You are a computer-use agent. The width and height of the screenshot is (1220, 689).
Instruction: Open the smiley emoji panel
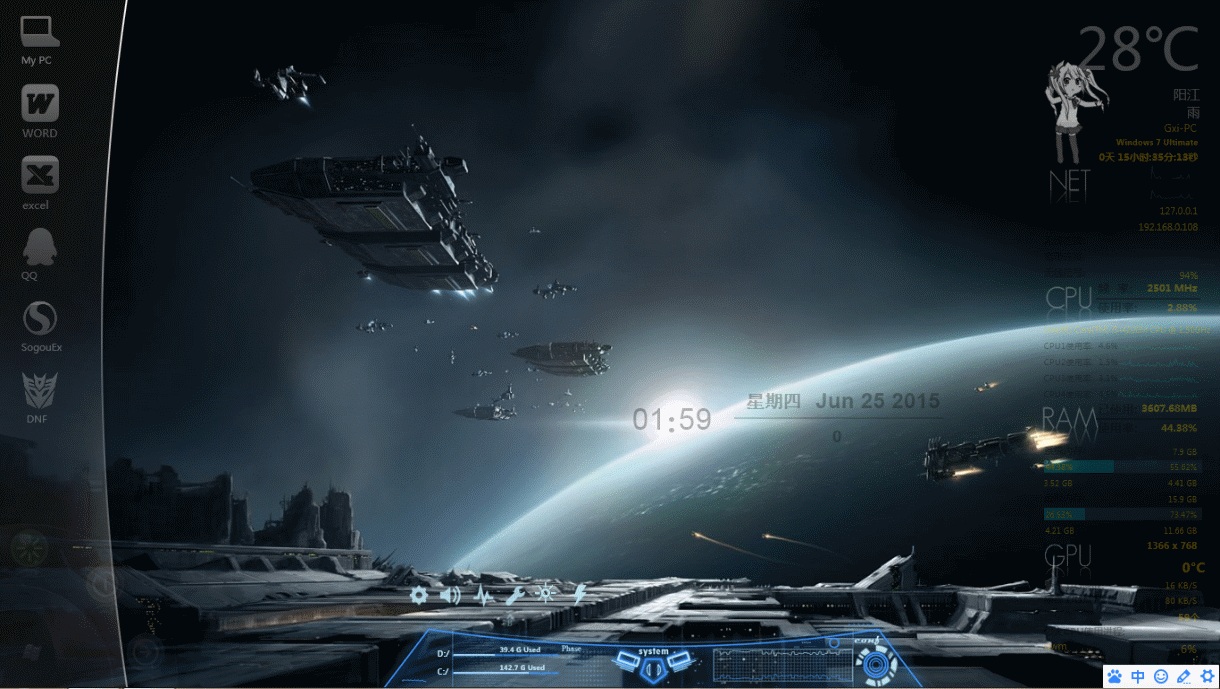(1161, 676)
